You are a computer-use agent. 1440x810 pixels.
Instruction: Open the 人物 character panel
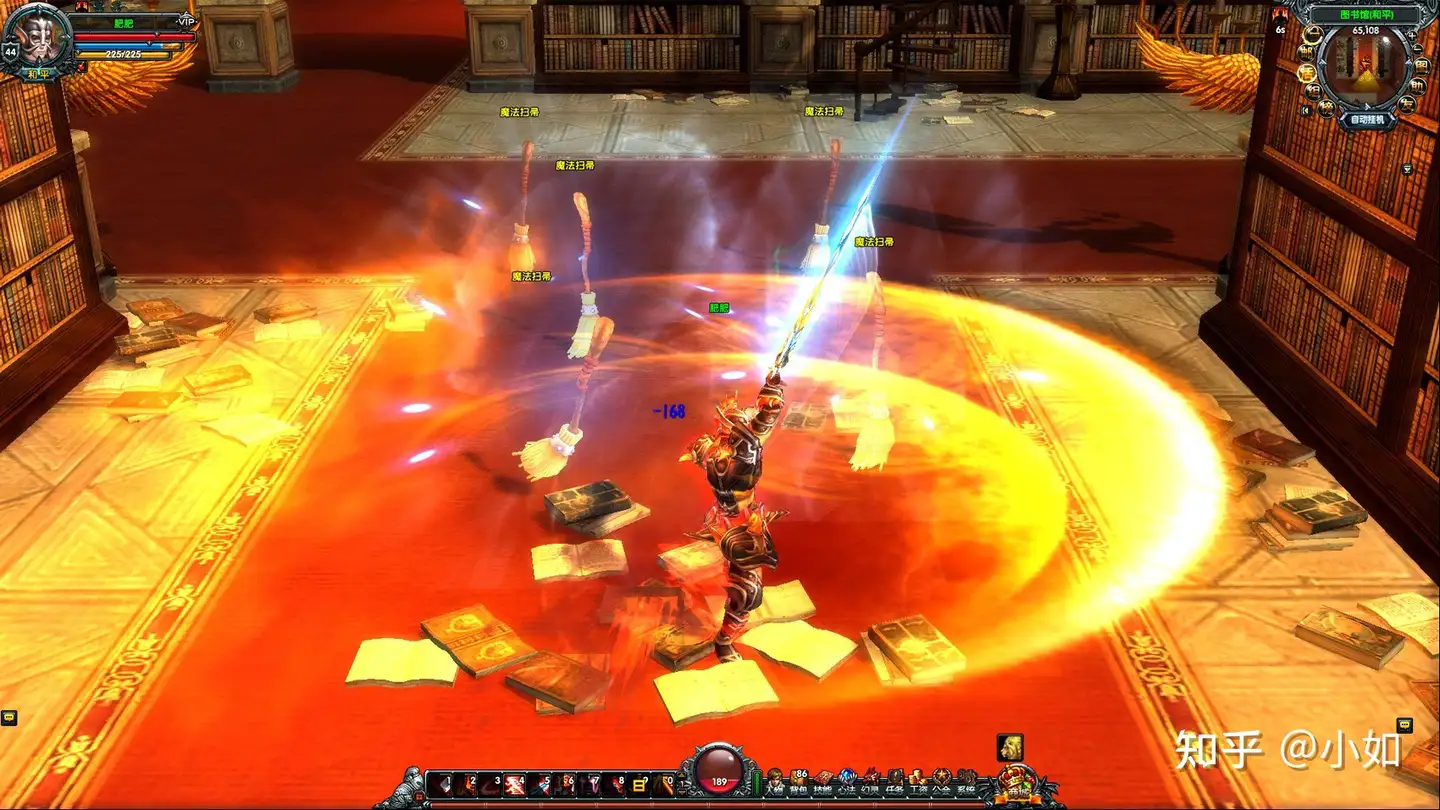(774, 781)
